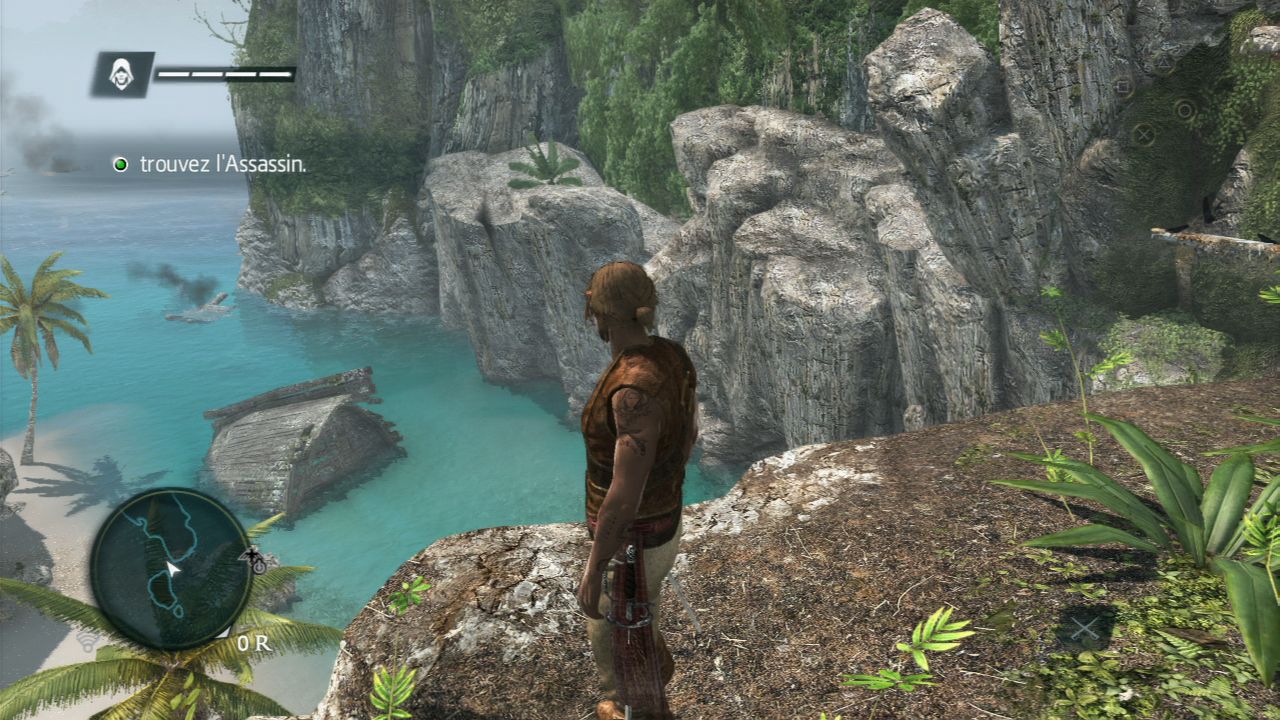Select the "trouvez l'Assassin" objective
The height and width of the screenshot is (720, 1280).
click(222, 164)
